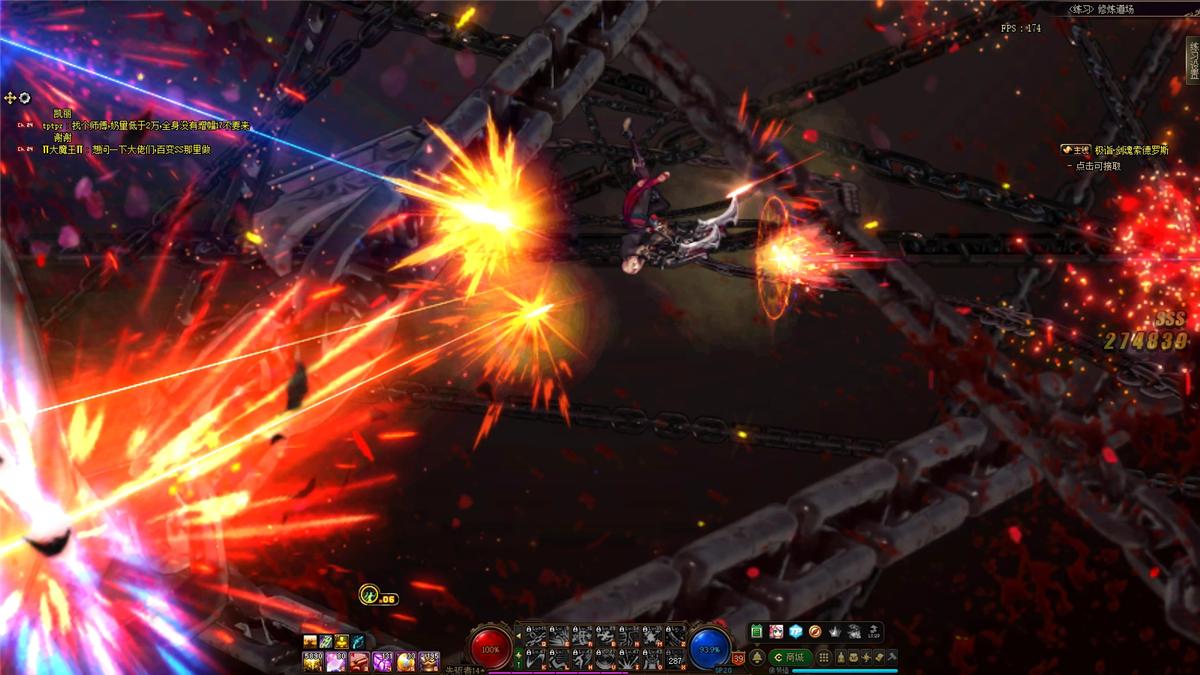This screenshot has width=1200, height=675.
Task: Open the 商城 shop button
Action: click(789, 657)
